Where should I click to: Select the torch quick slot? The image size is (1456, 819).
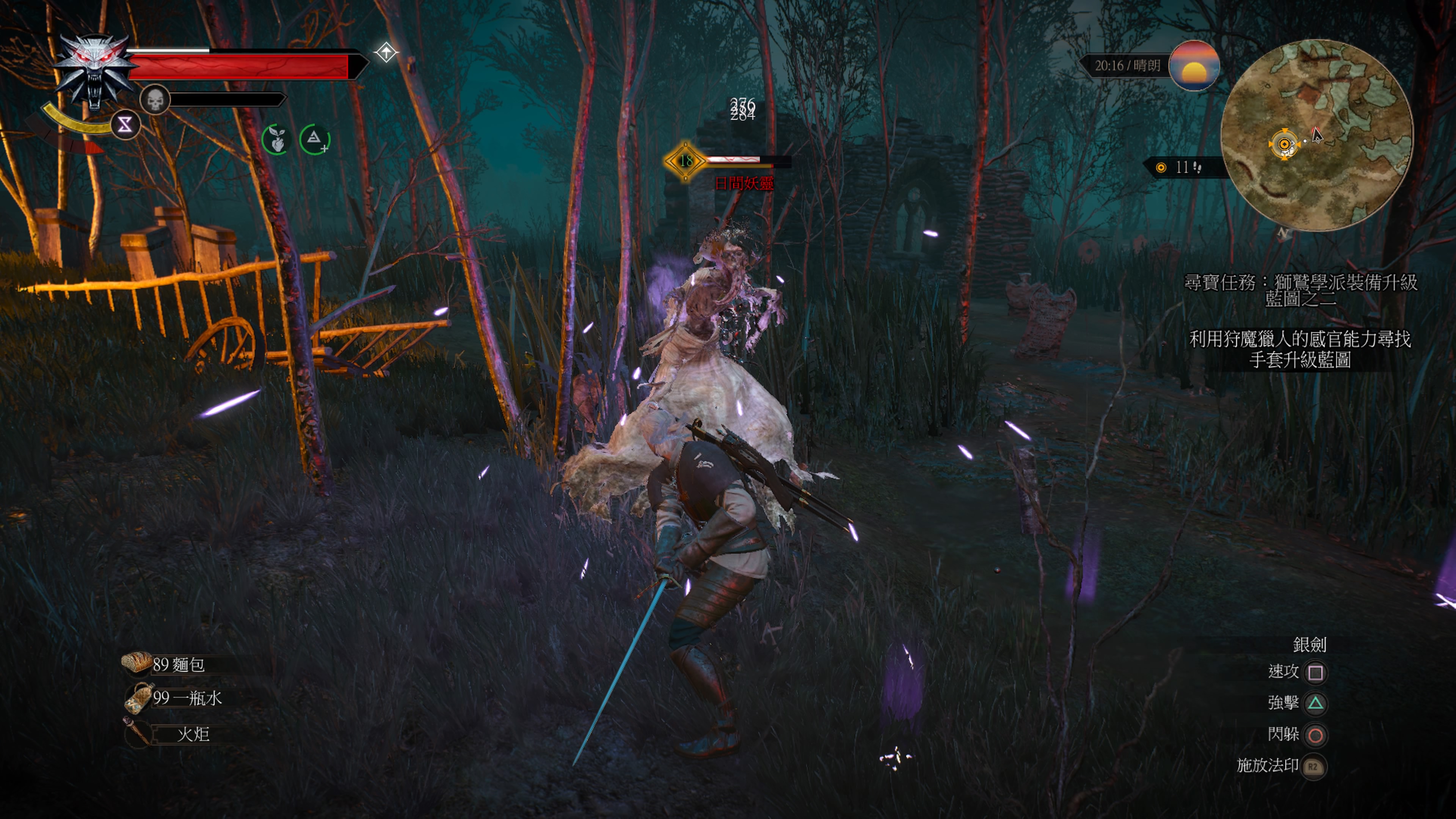pos(169,733)
